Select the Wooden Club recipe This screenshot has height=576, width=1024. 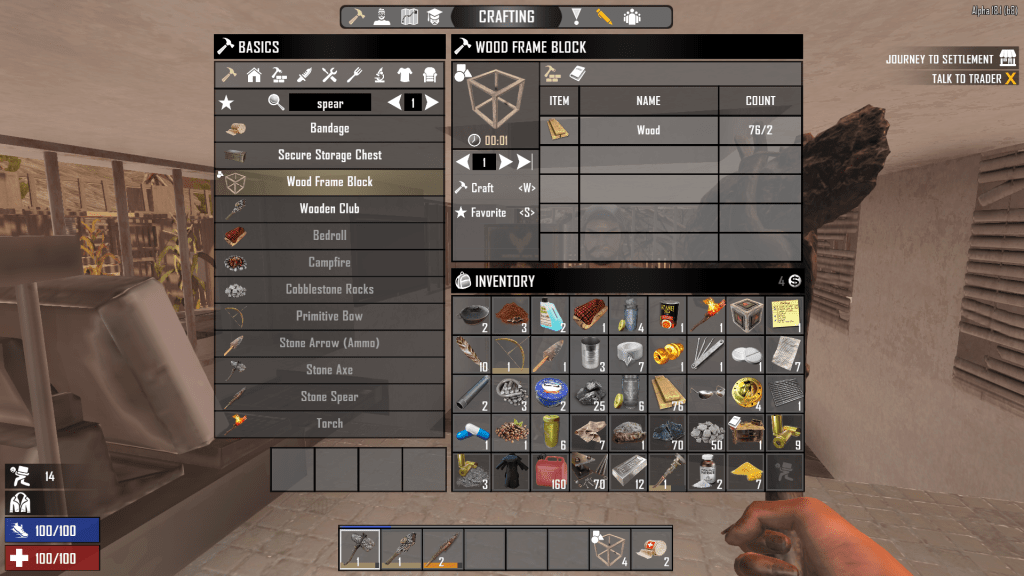(x=329, y=209)
